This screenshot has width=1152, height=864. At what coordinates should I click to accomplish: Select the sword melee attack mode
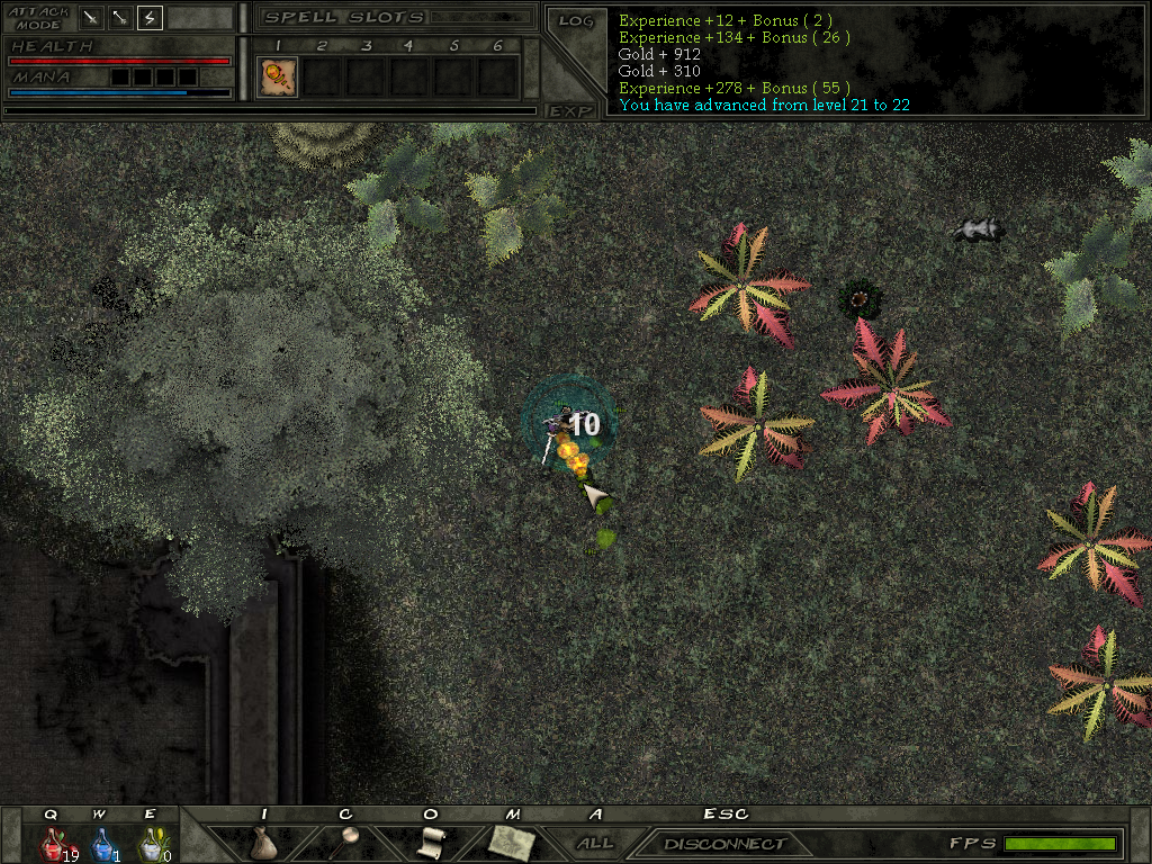(92, 17)
